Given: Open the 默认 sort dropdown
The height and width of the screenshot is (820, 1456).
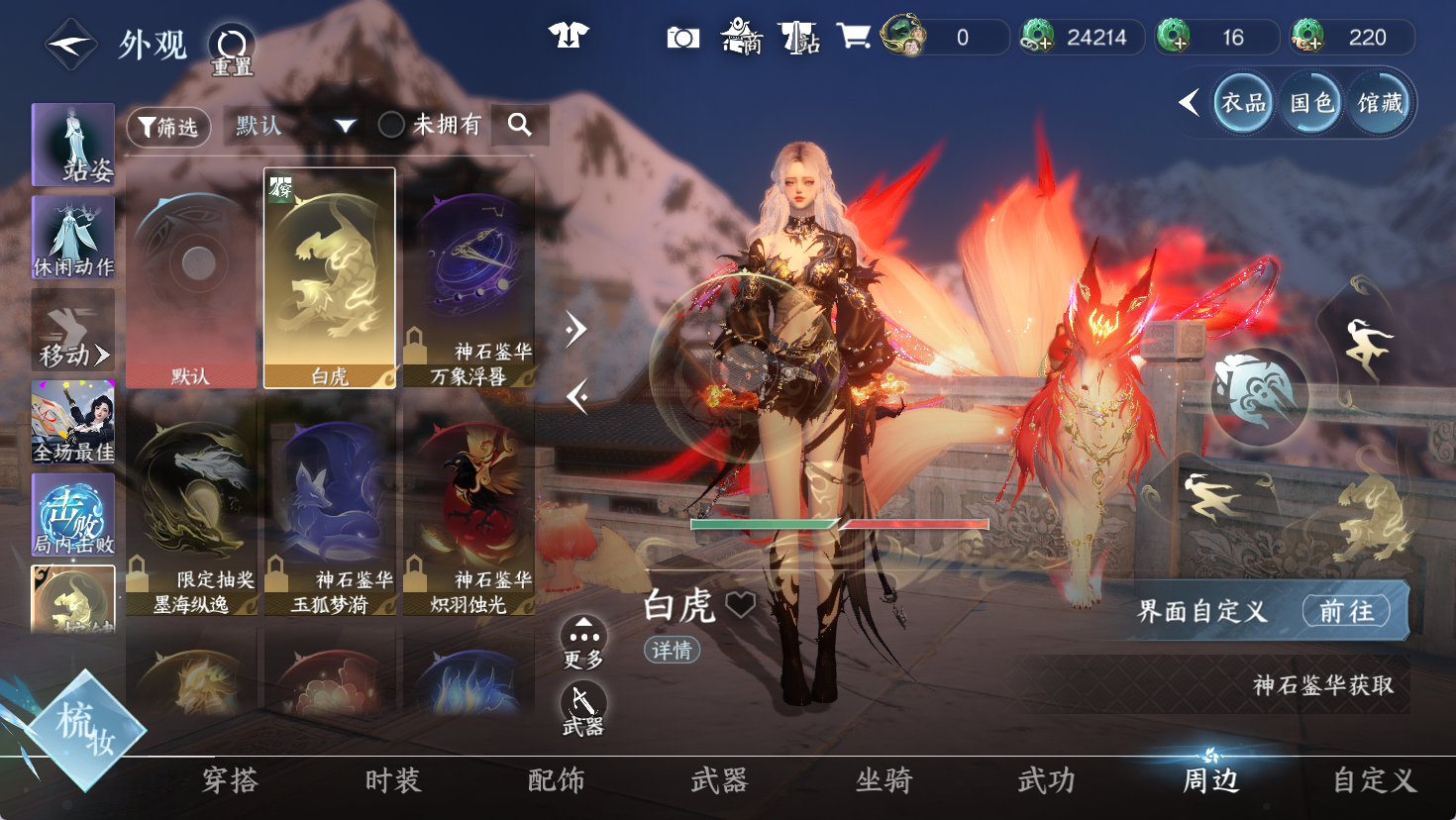Looking at the screenshot, I should pyautogui.click(x=295, y=126).
